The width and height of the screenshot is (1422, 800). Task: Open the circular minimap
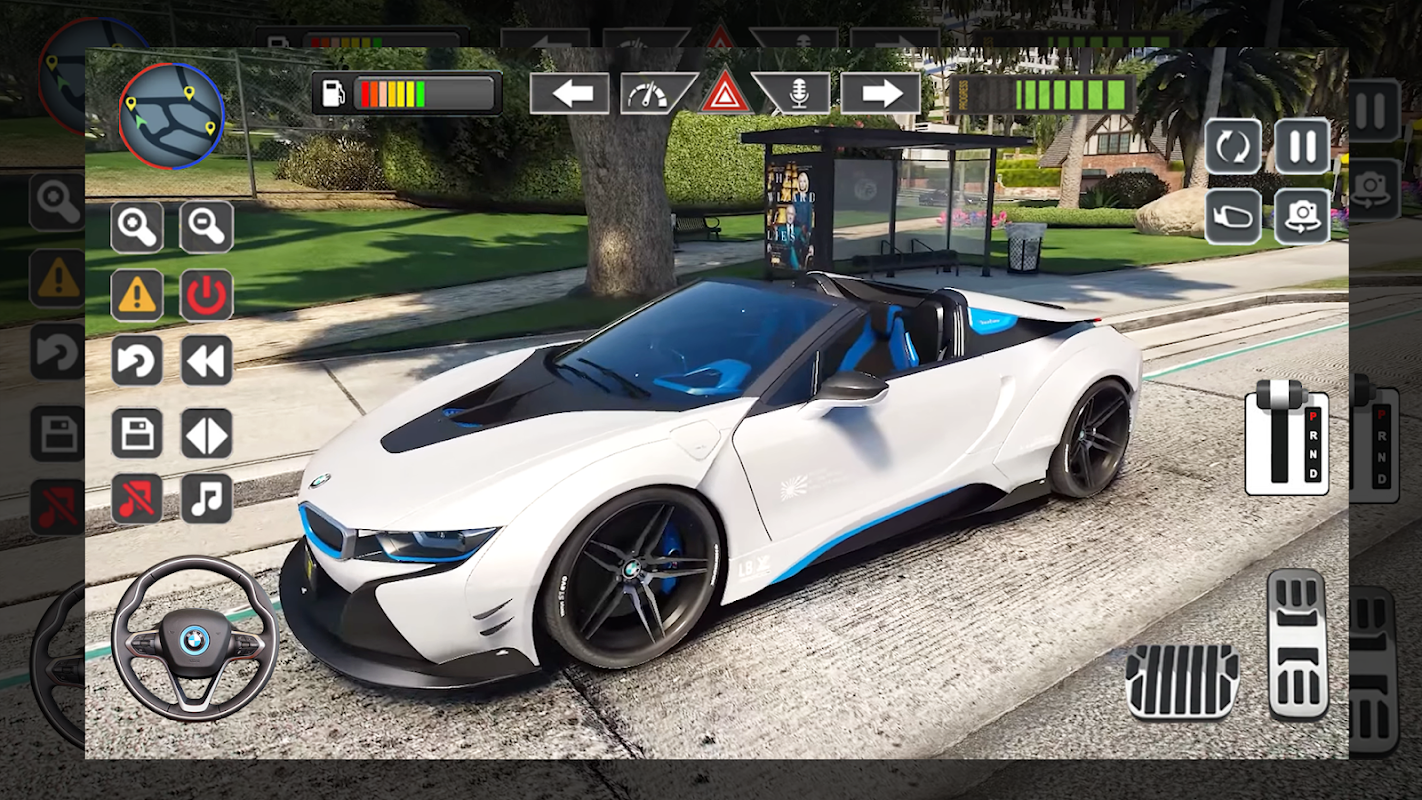171,114
